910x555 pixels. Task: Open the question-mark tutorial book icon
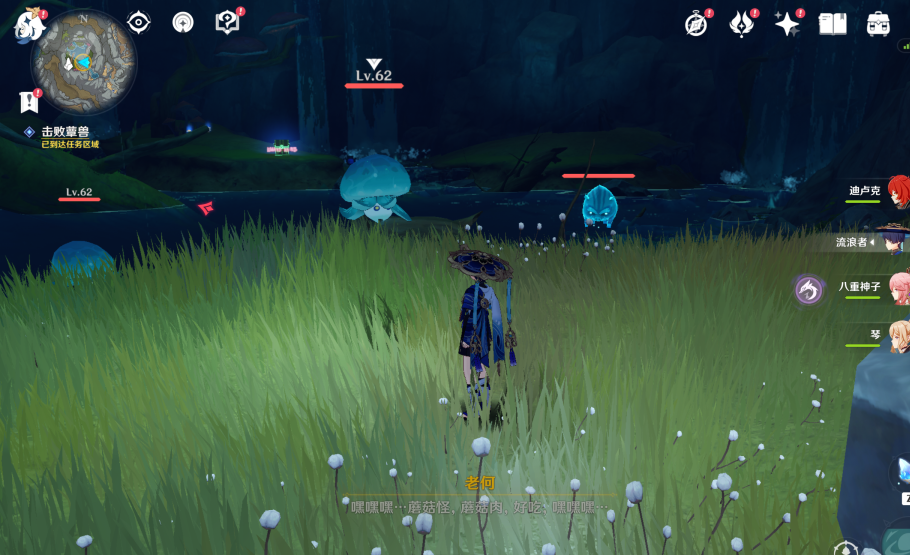coord(227,22)
